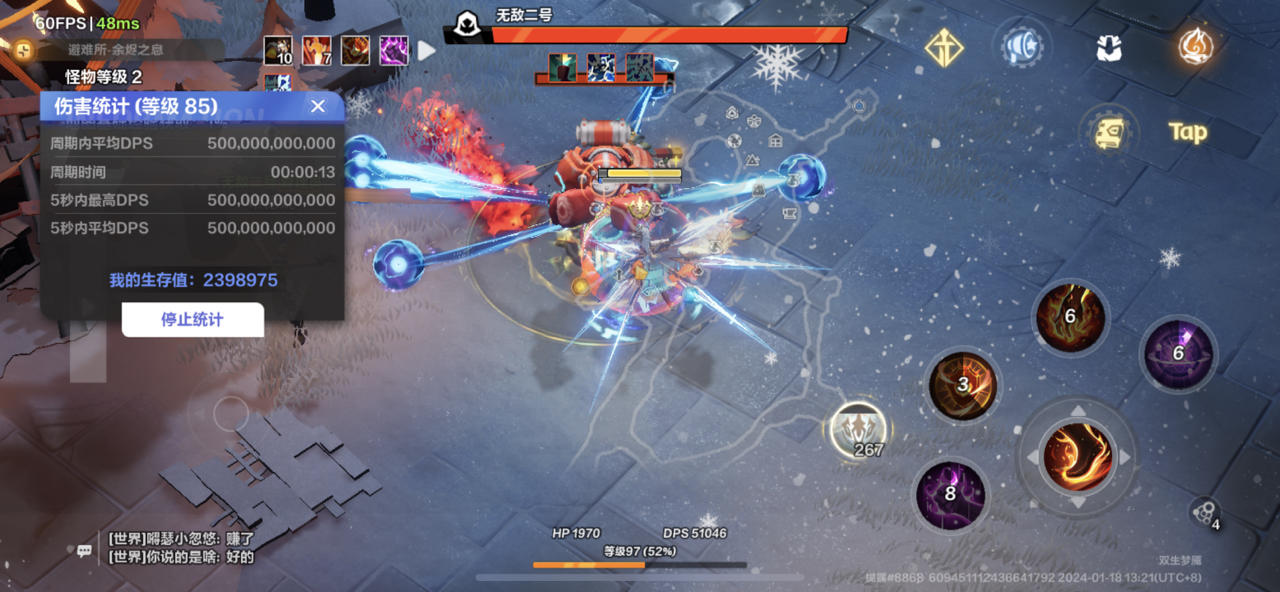
Task: Select the small bubbles icon showing 4
Action: (x=1203, y=513)
